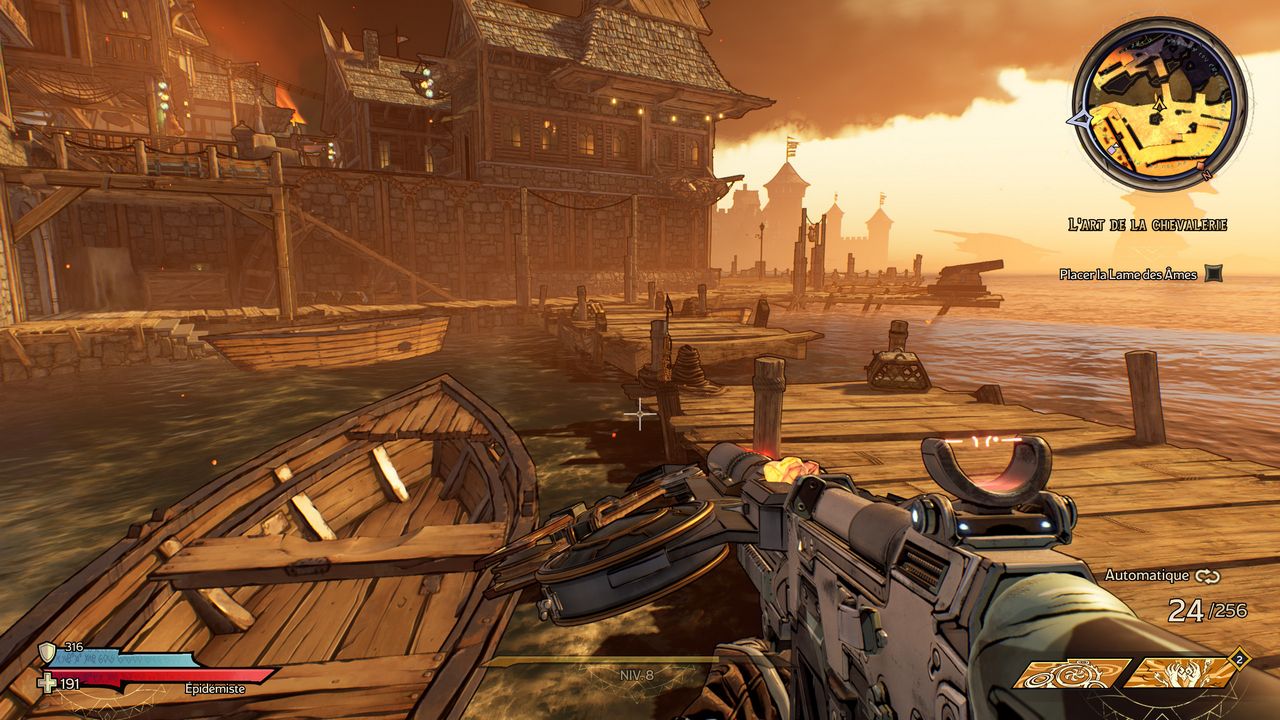The height and width of the screenshot is (720, 1280).
Task: Click the shield icon beside 316
Action: [47, 652]
